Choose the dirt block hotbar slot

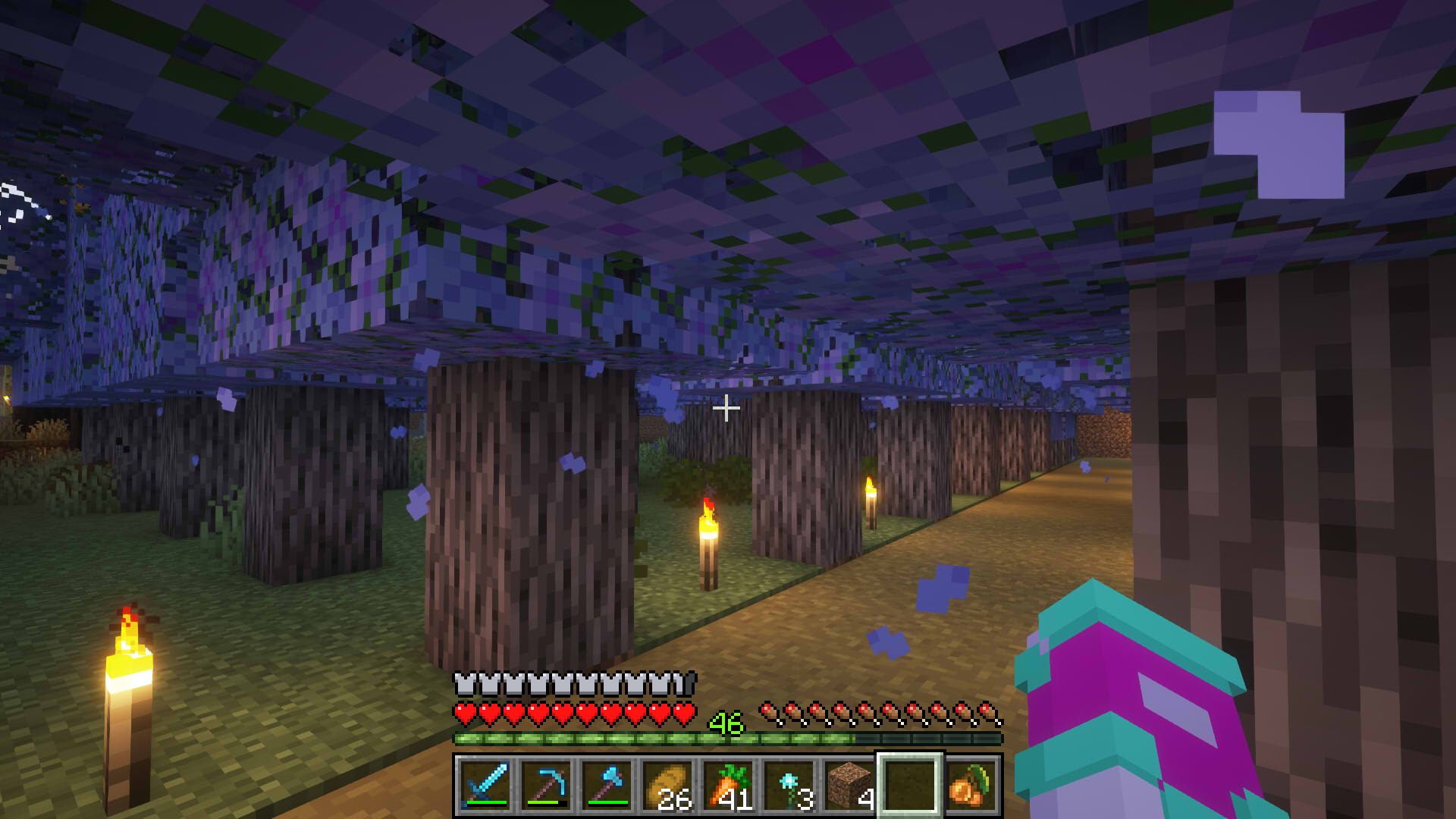(x=849, y=786)
